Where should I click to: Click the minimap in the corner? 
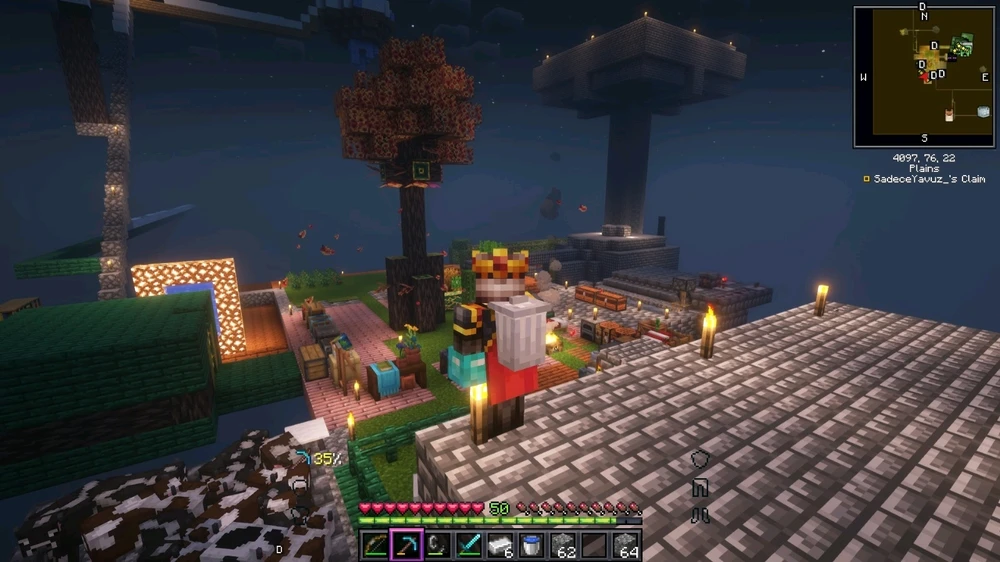click(924, 76)
